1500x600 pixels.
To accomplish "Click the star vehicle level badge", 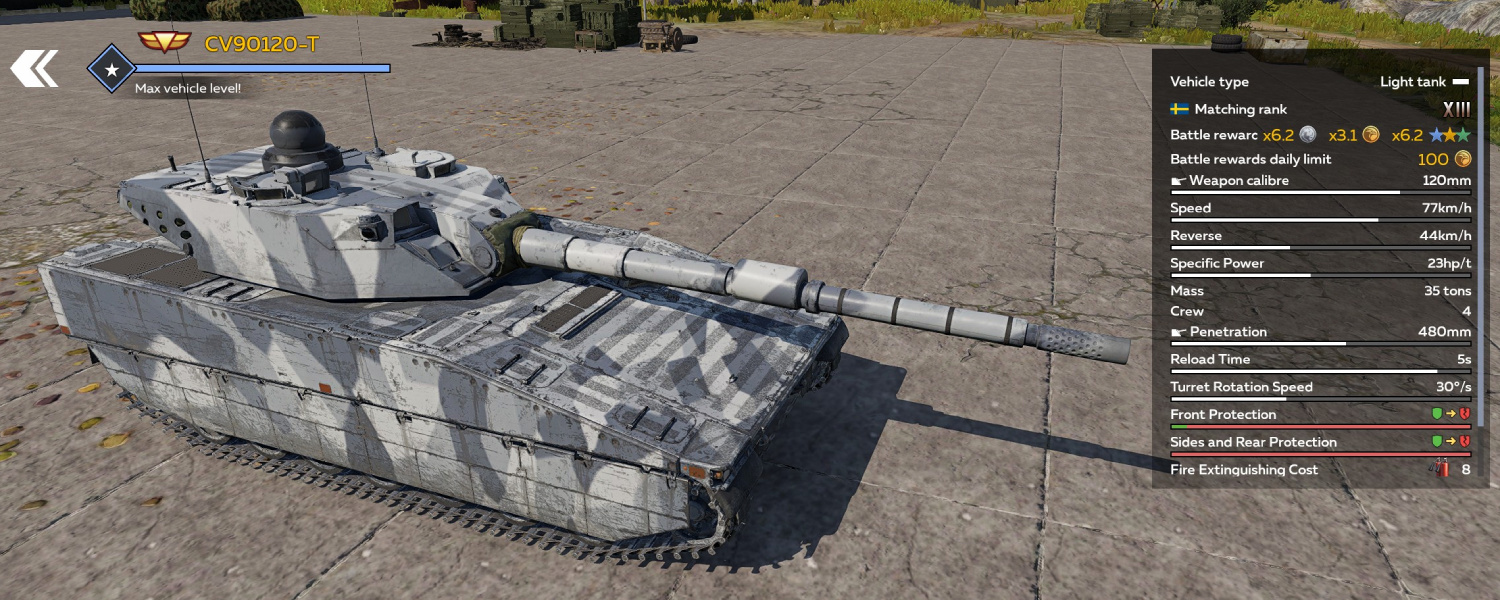I will click(x=112, y=69).
